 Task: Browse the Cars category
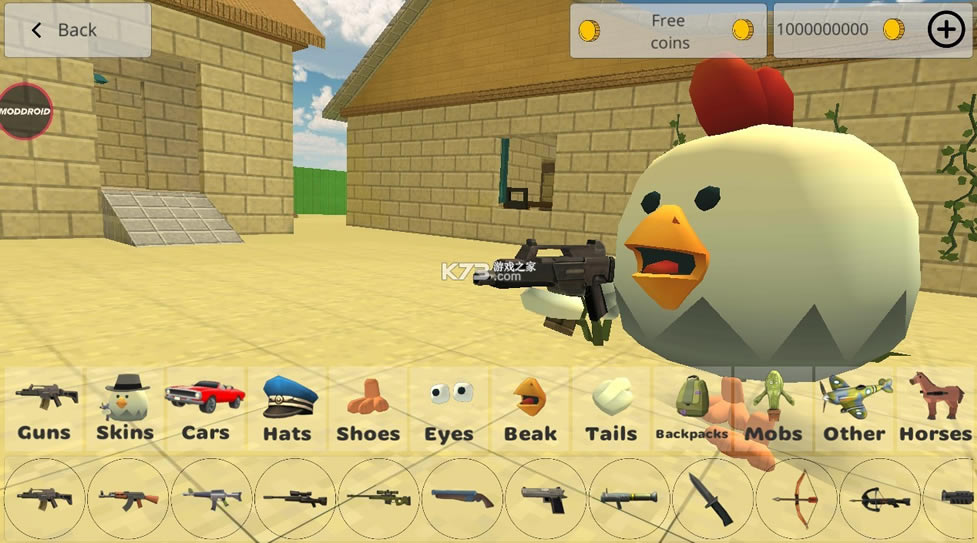tap(205, 409)
